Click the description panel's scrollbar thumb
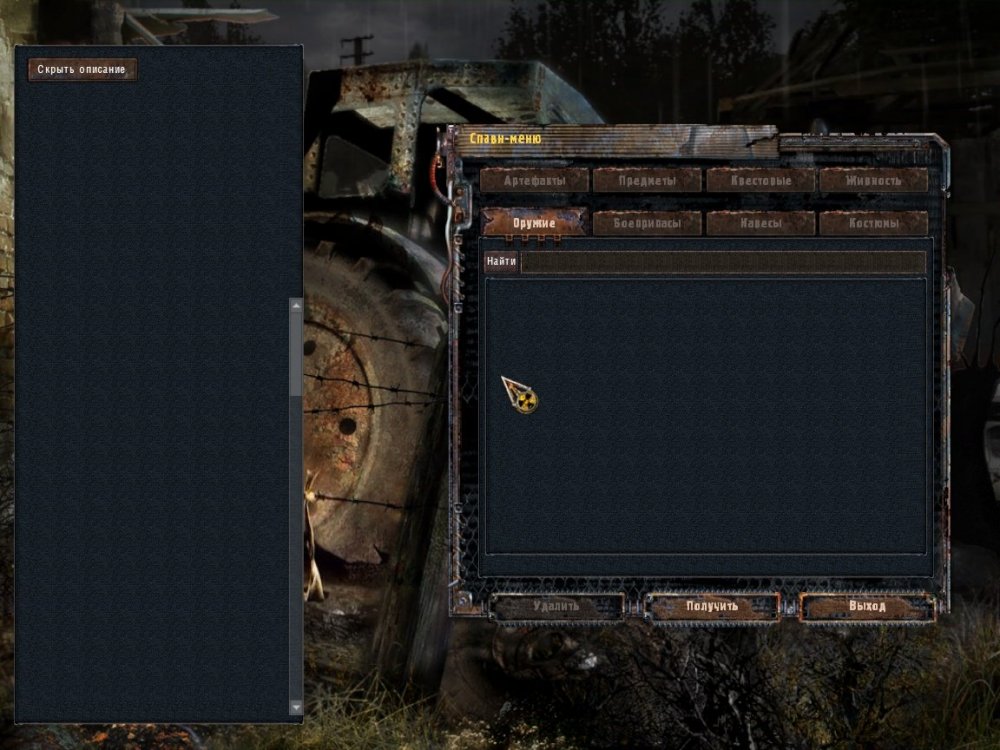Image resolution: width=1000 pixels, height=750 pixels. [x=296, y=352]
